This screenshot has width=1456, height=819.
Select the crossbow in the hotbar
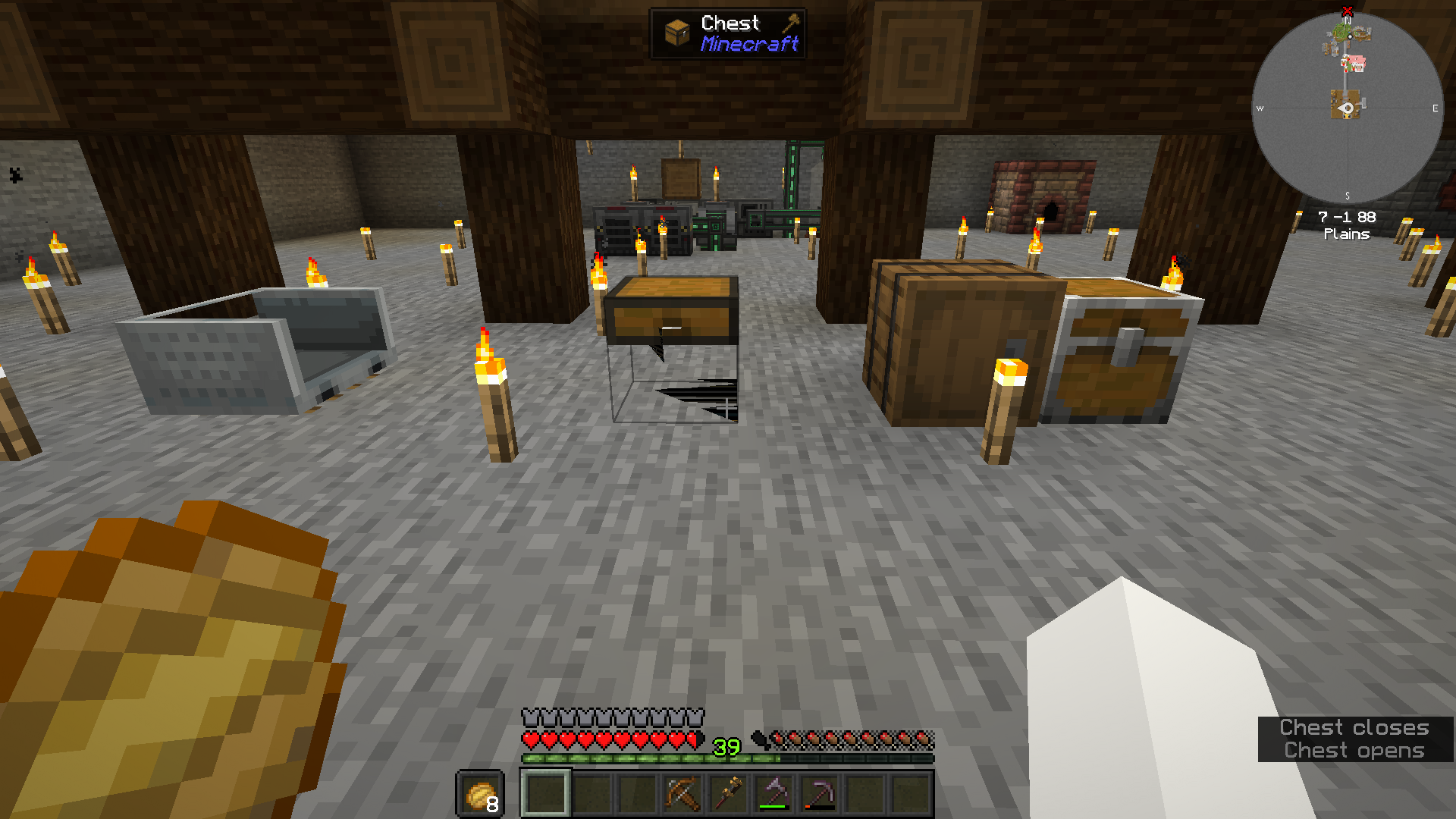681,793
